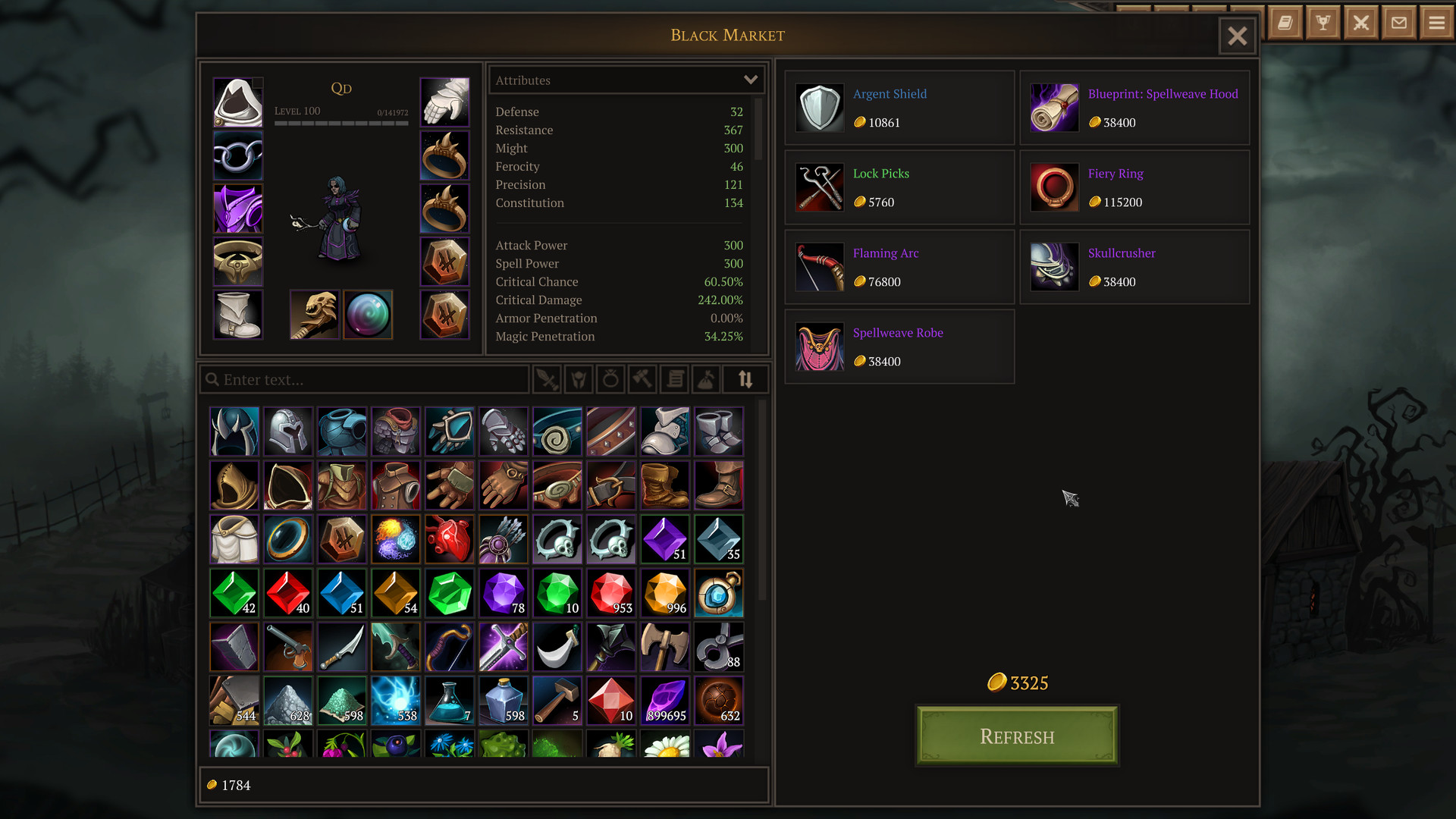Click the item search text field
1456x819 pixels.
(x=364, y=379)
